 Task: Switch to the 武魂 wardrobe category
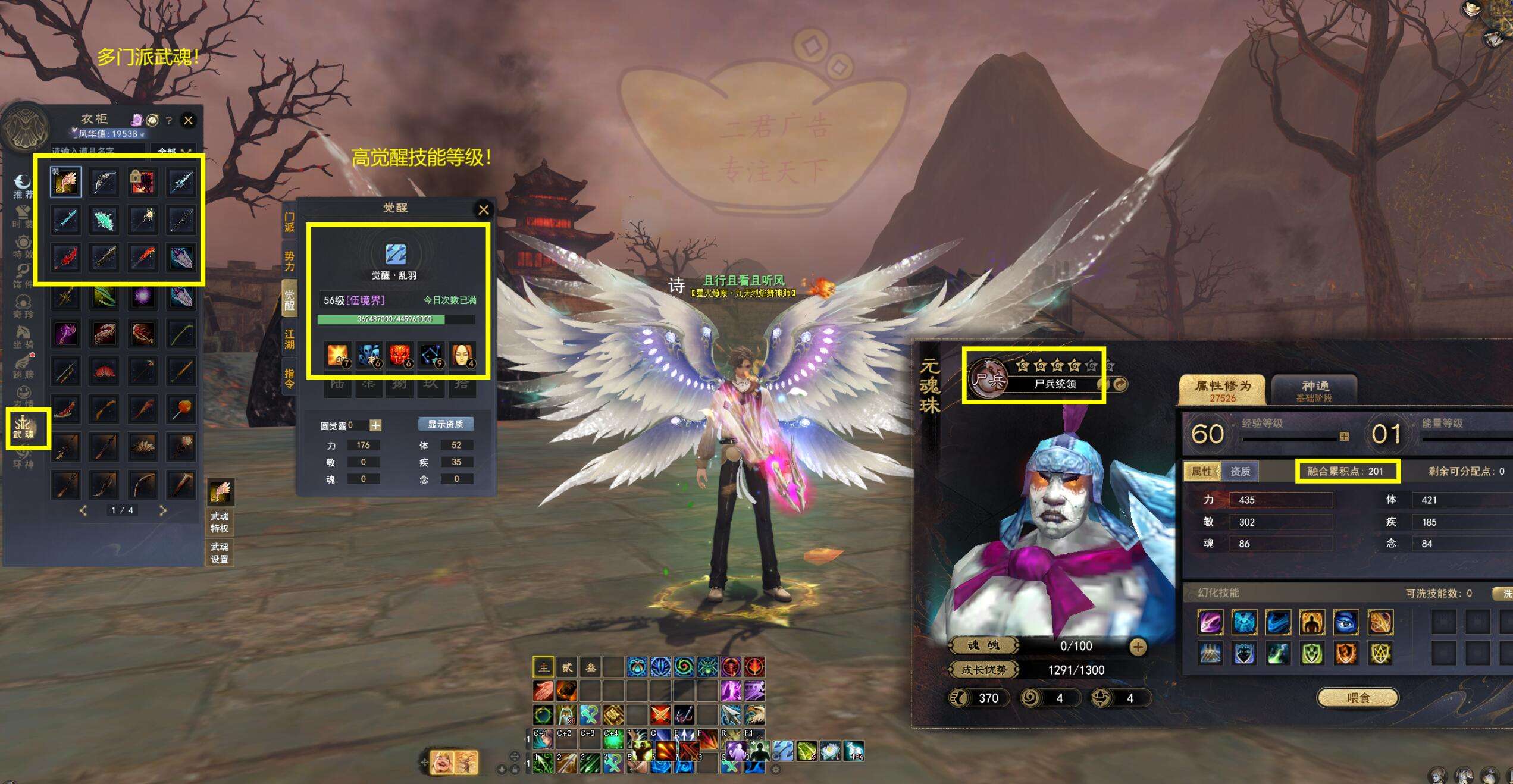(x=24, y=426)
